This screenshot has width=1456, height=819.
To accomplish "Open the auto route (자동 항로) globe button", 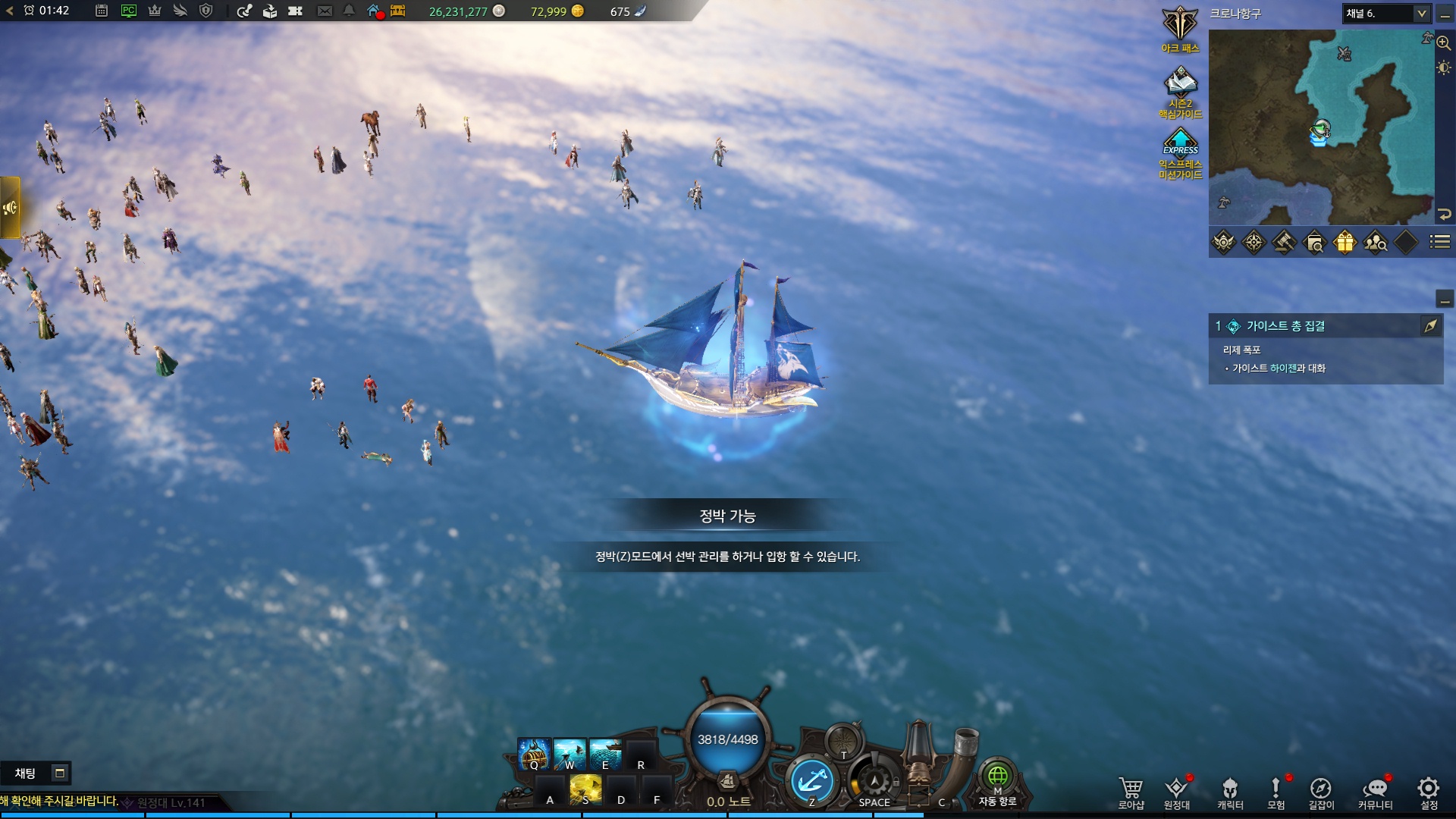I will pyautogui.click(x=997, y=777).
